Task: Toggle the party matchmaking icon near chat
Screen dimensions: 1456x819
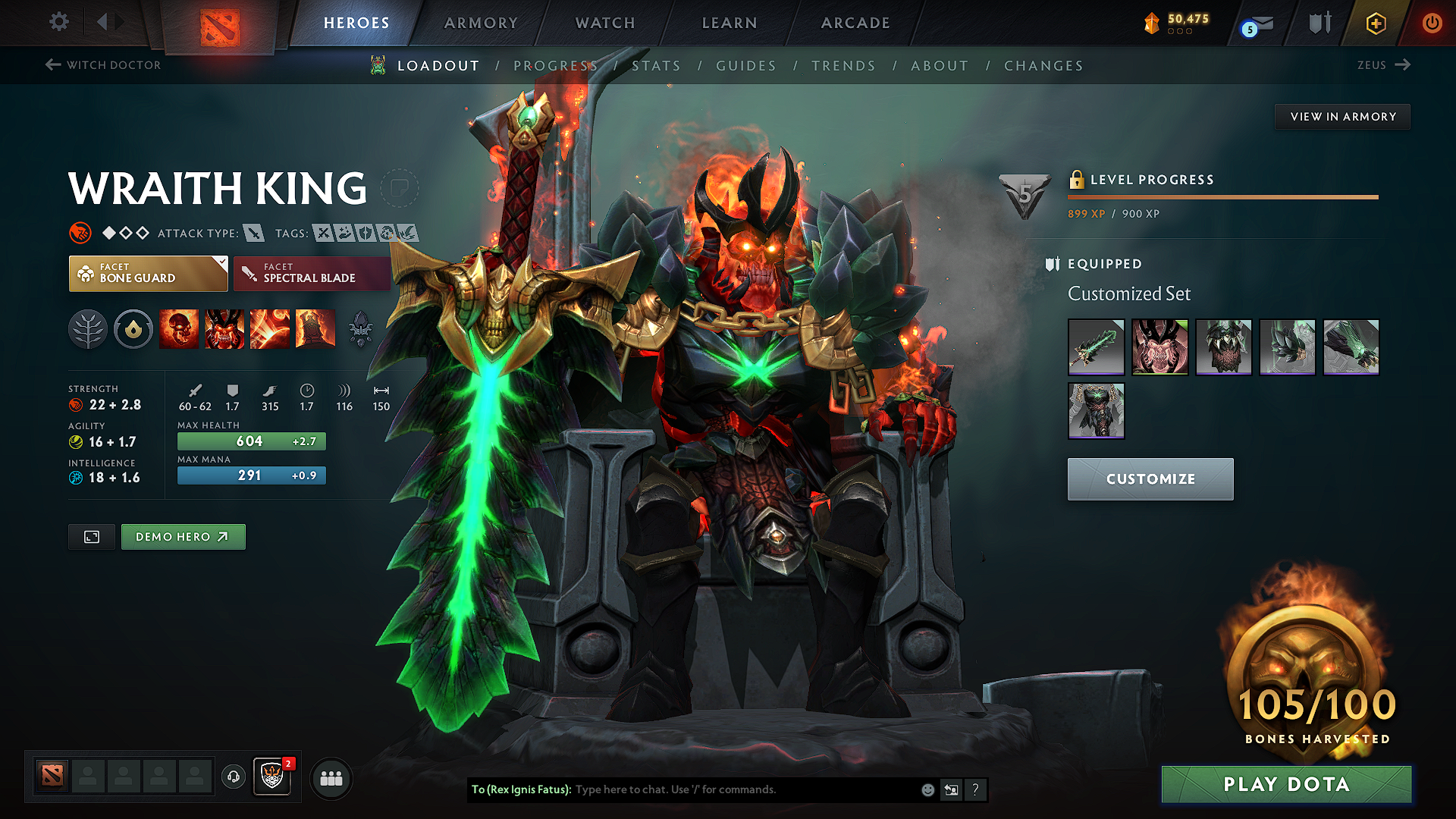Action: 331,778
